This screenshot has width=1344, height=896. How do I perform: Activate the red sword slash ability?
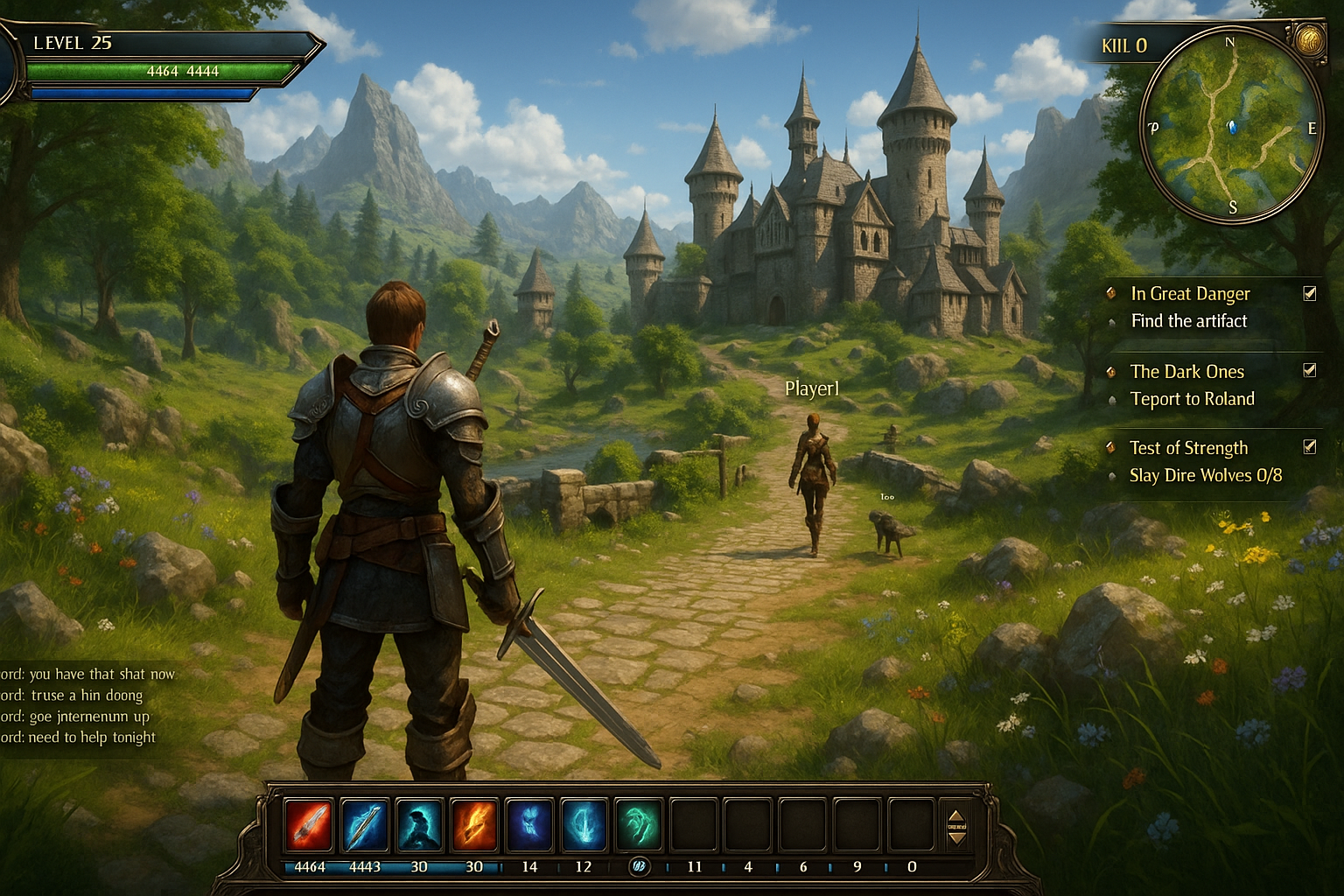point(309,824)
